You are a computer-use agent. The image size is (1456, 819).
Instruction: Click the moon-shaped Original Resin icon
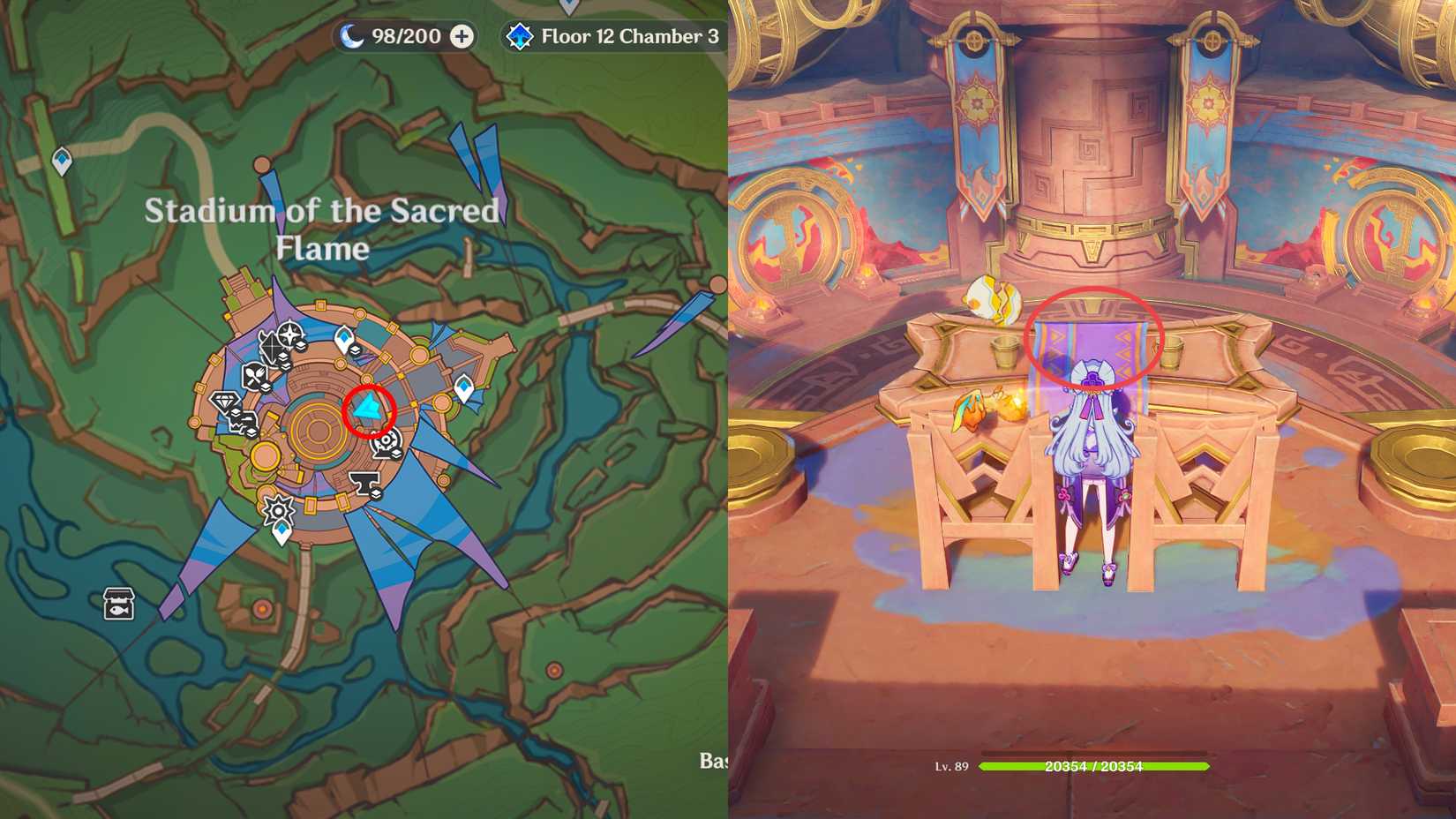[x=351, y=36]
